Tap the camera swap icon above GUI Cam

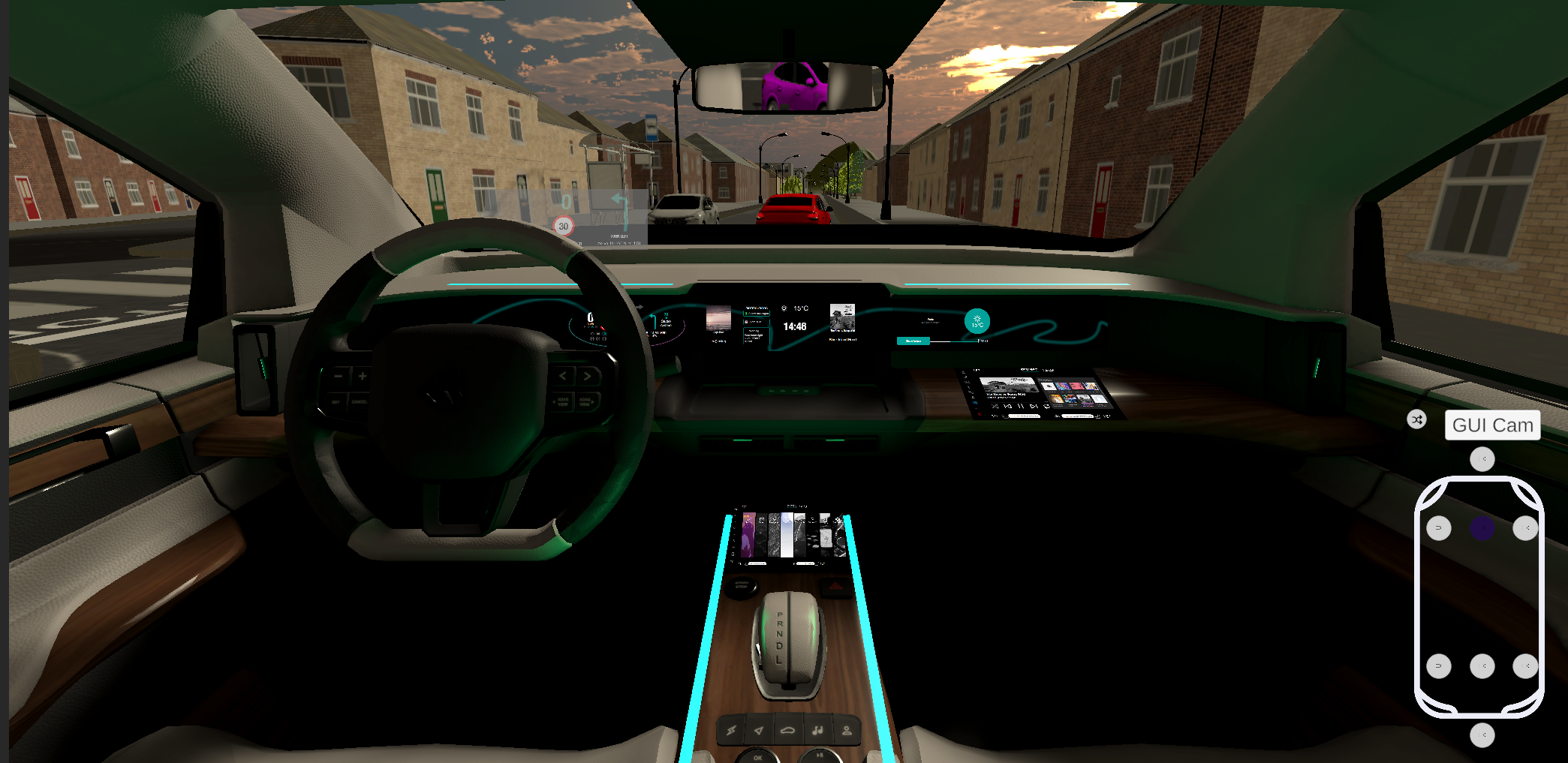[1416, 419]
